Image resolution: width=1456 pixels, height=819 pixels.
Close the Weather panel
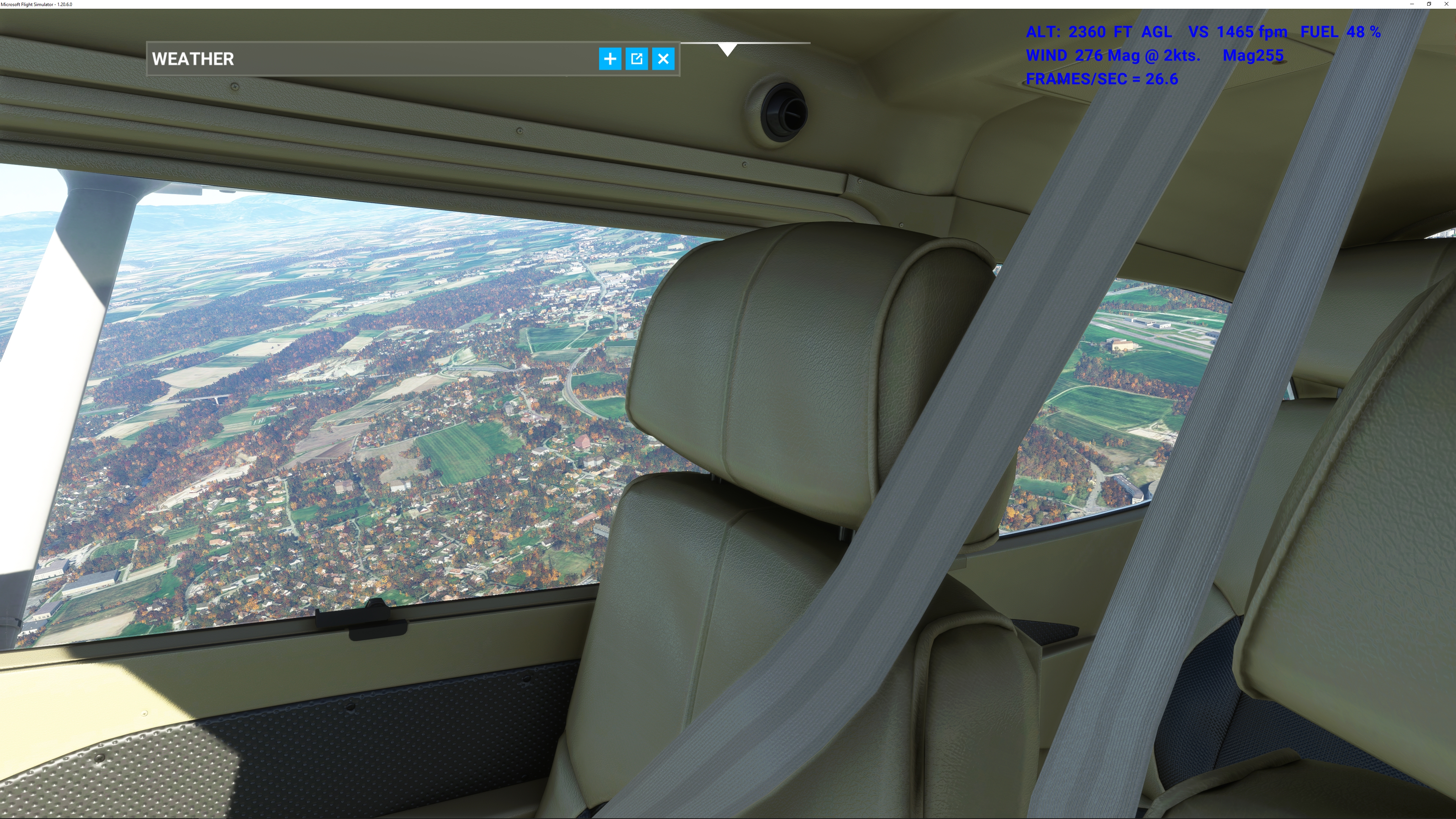663,59
